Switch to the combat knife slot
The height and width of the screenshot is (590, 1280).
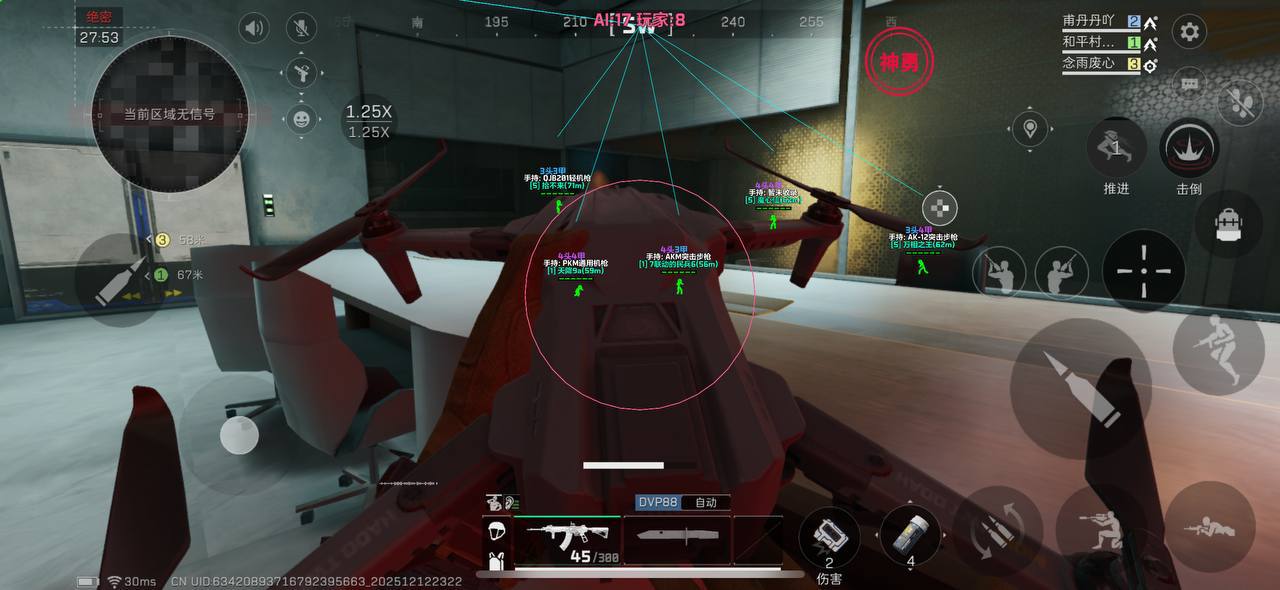(x=677, y=537)
